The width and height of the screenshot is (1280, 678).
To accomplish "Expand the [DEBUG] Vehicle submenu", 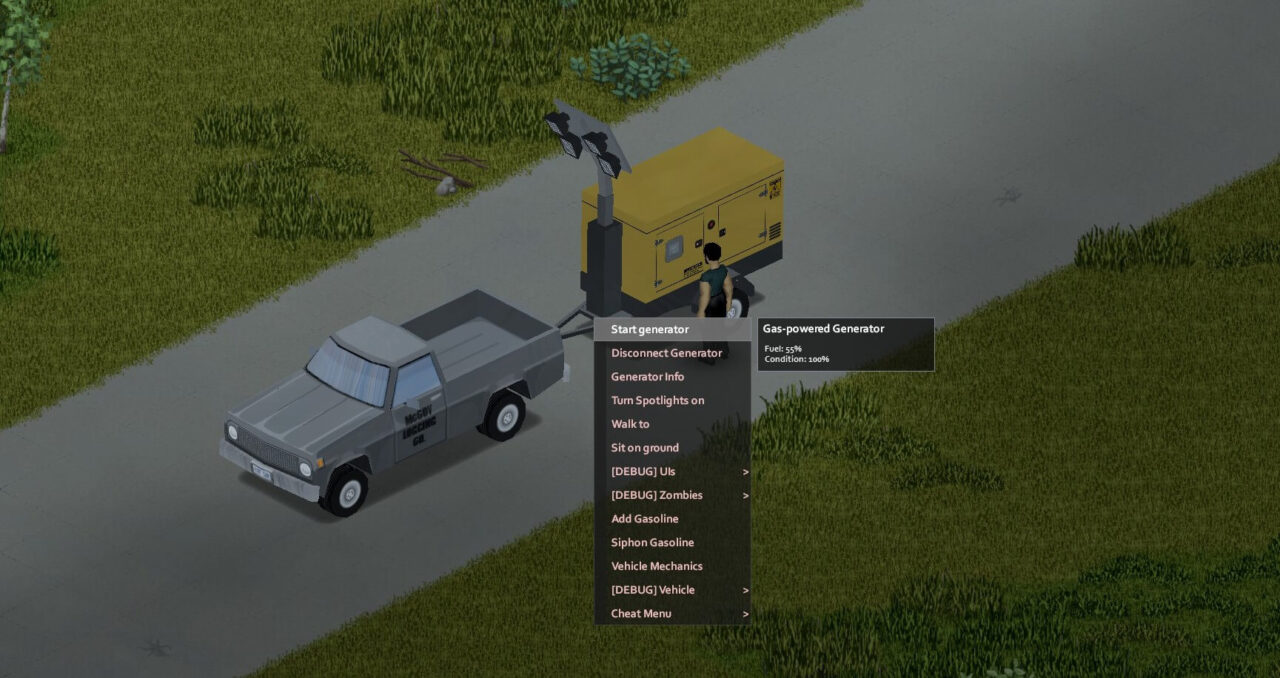I will click(x=653, y=590).
